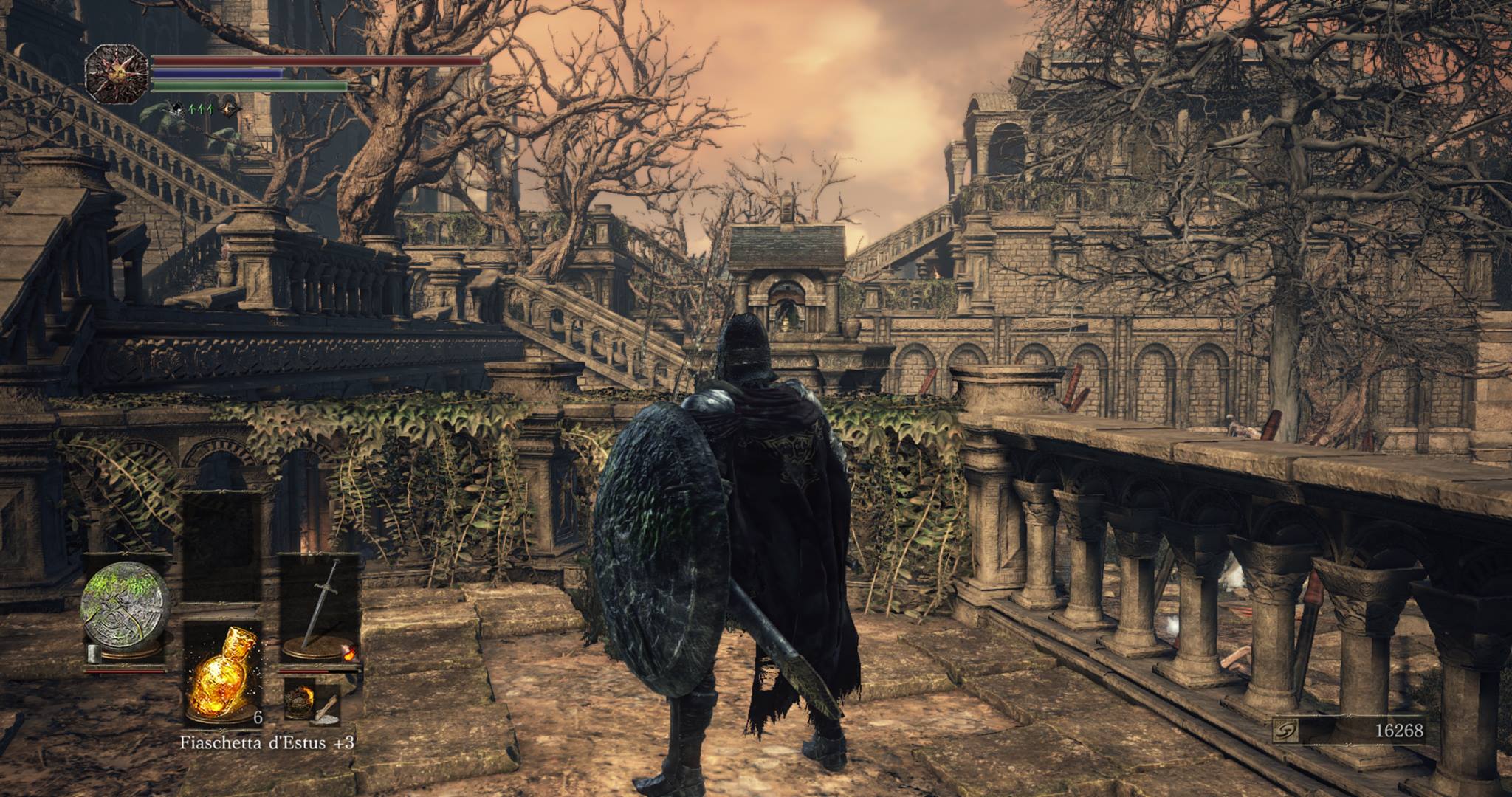Select the small ember and axe item slot
1512x797 pixels.
click(x=312, y=702)
